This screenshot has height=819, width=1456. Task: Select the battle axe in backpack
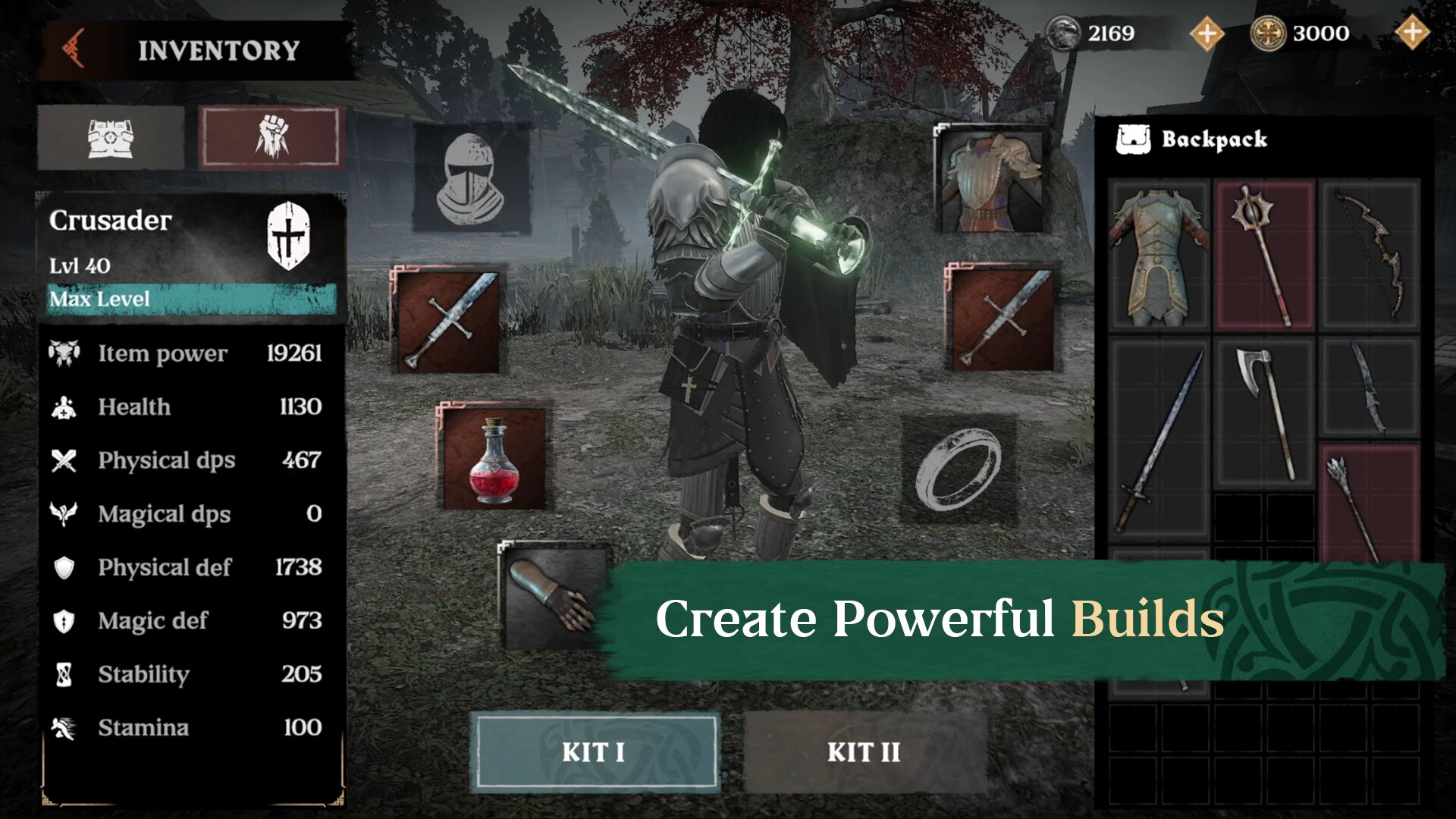pyautogui.click(x=1264, y=411)
